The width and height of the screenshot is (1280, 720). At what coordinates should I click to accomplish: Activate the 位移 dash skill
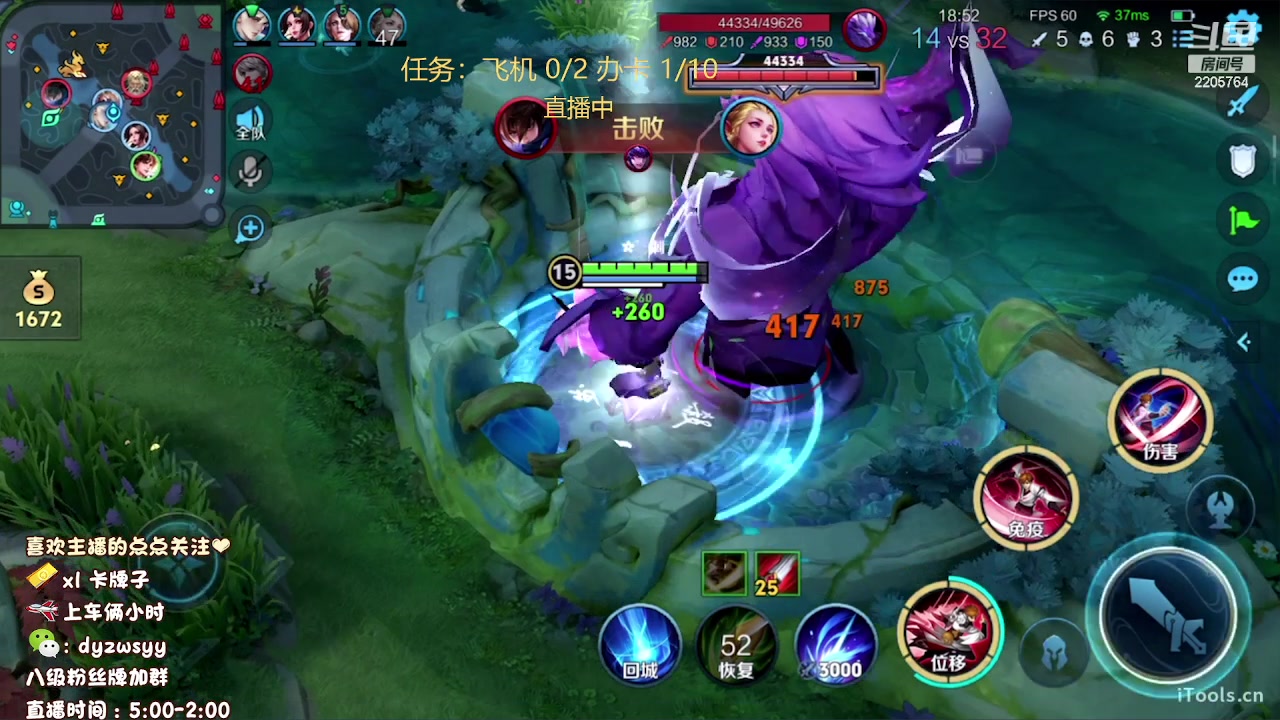coord(948,630)
